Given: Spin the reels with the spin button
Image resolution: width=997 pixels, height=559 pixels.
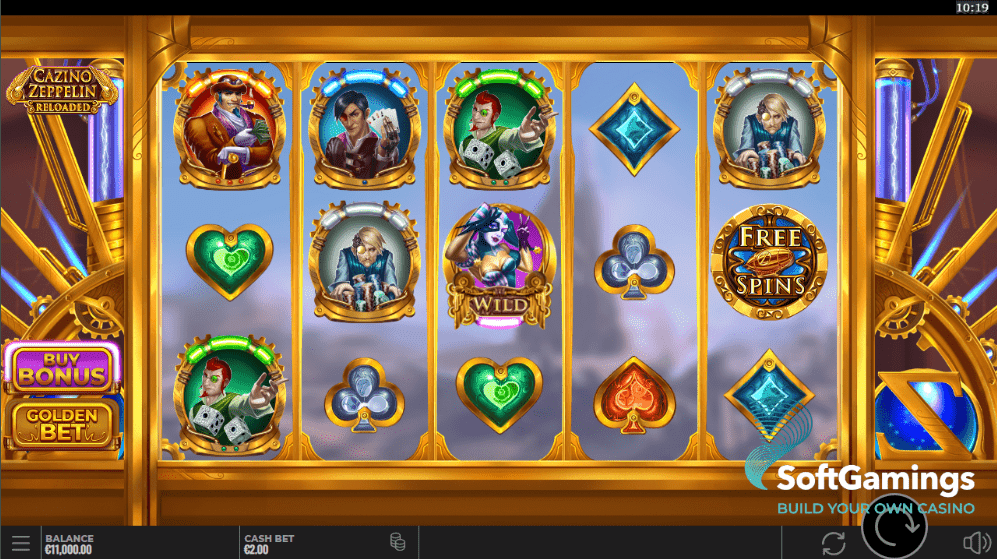Looking at the screenshot, I should 894,526.
